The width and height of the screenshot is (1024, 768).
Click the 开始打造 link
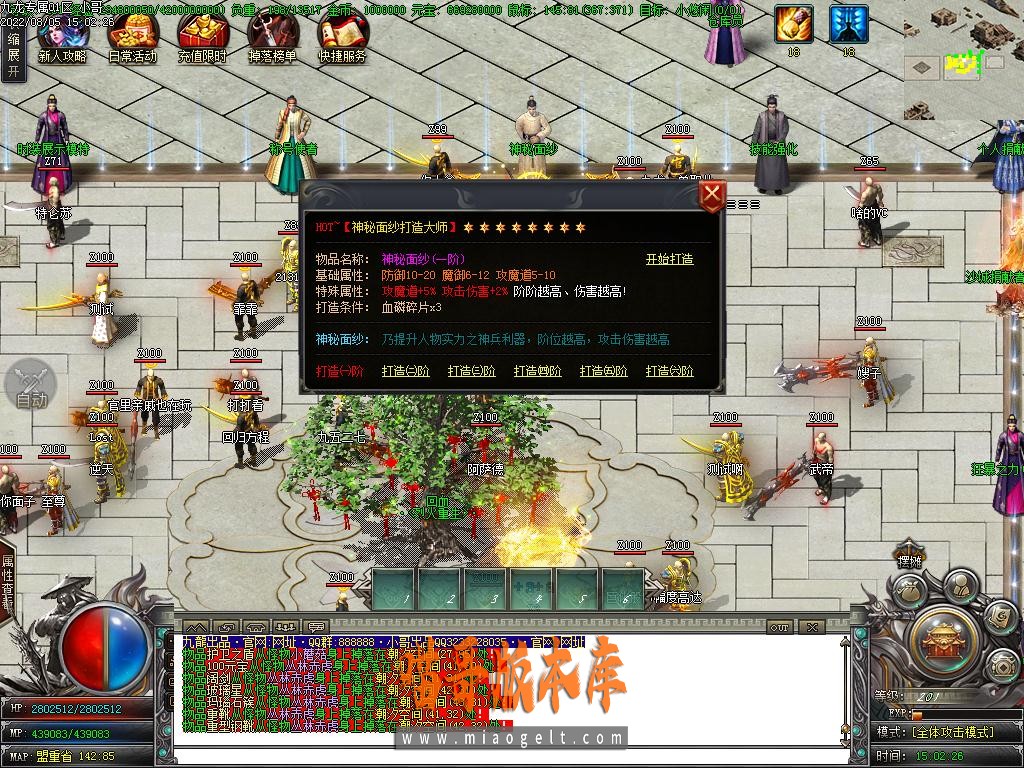click(x=669, y=259)
